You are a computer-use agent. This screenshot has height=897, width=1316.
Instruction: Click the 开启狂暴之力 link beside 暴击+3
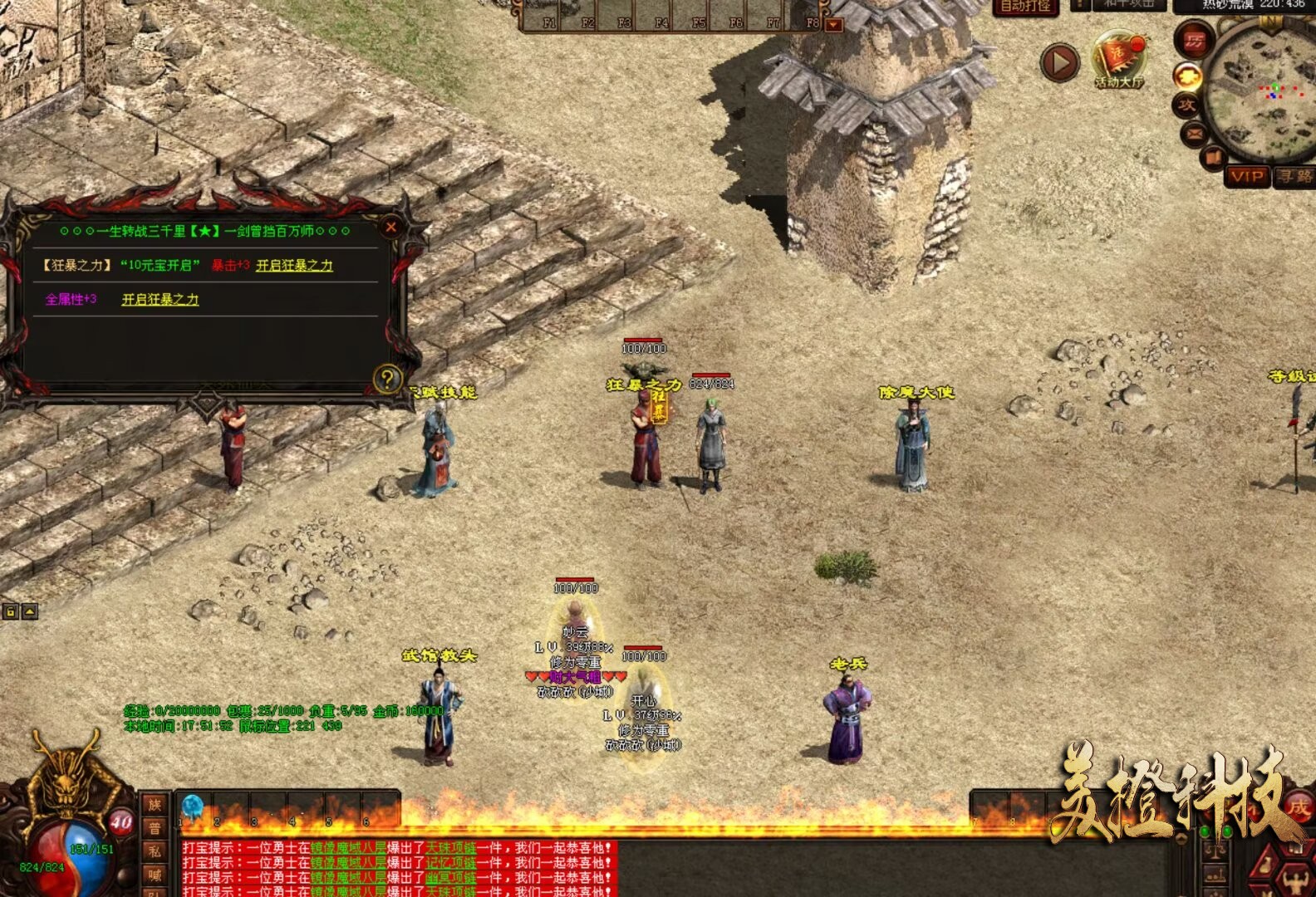point(294,265)
